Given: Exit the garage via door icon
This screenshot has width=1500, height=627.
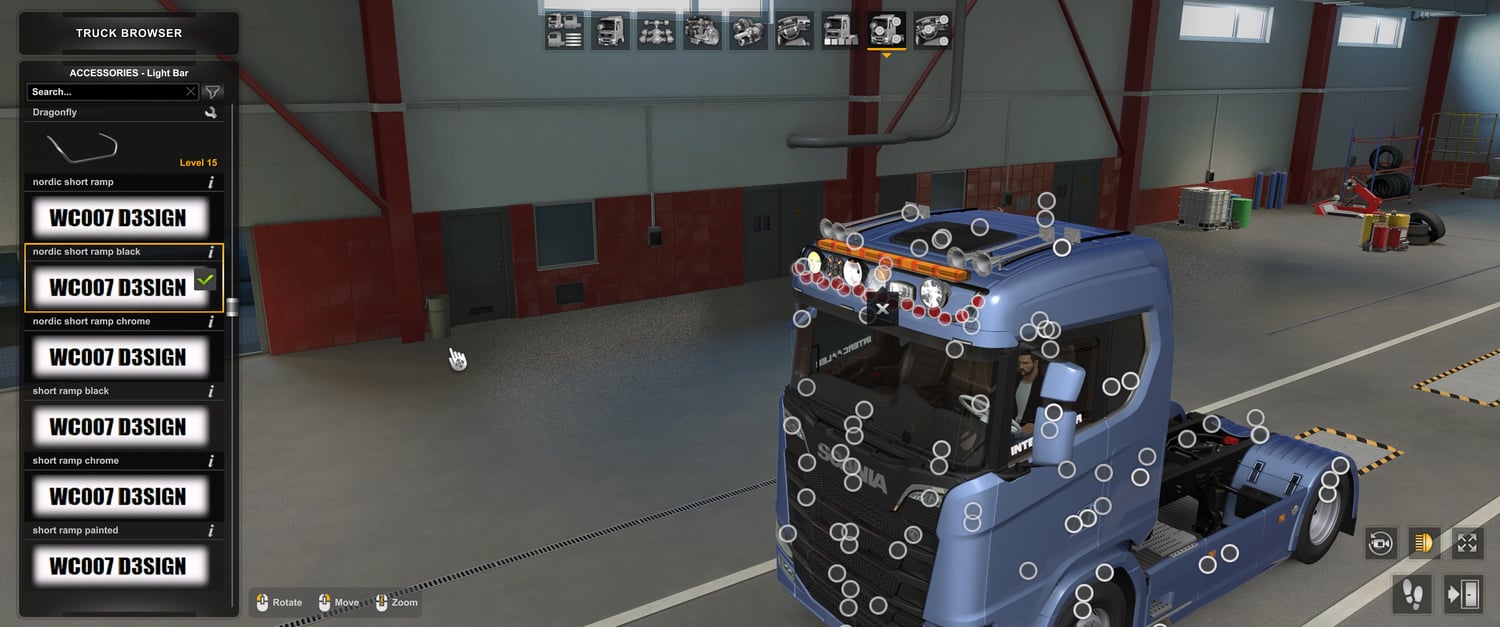Looking at the screenshot, I should click(1463, 594).
